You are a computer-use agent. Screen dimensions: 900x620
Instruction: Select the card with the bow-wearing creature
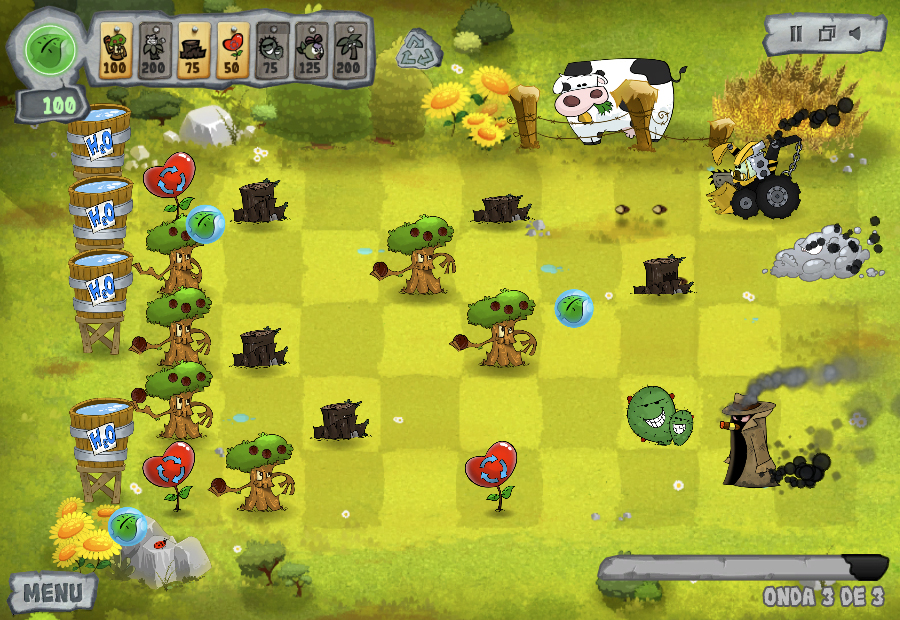(310, 50)
